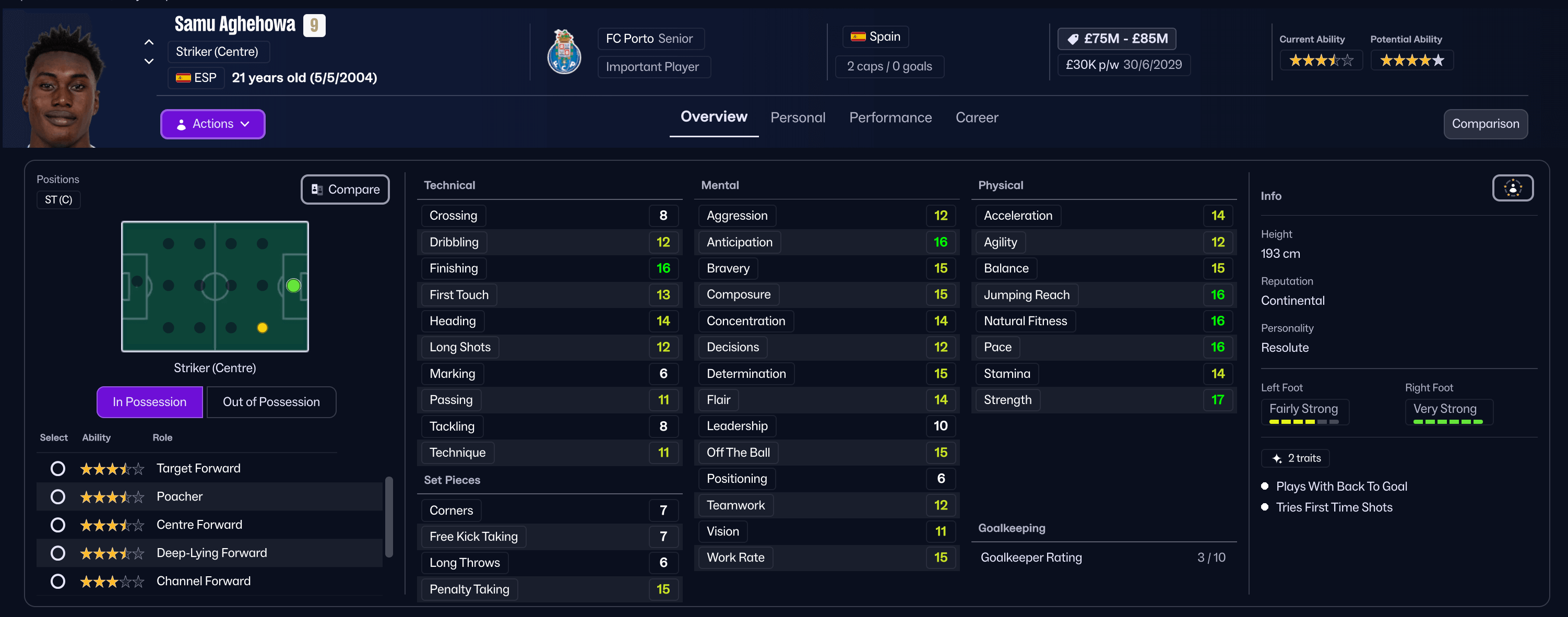
Task: Click the sparkle icon beside 2 traits
Action: point(1275,458)
